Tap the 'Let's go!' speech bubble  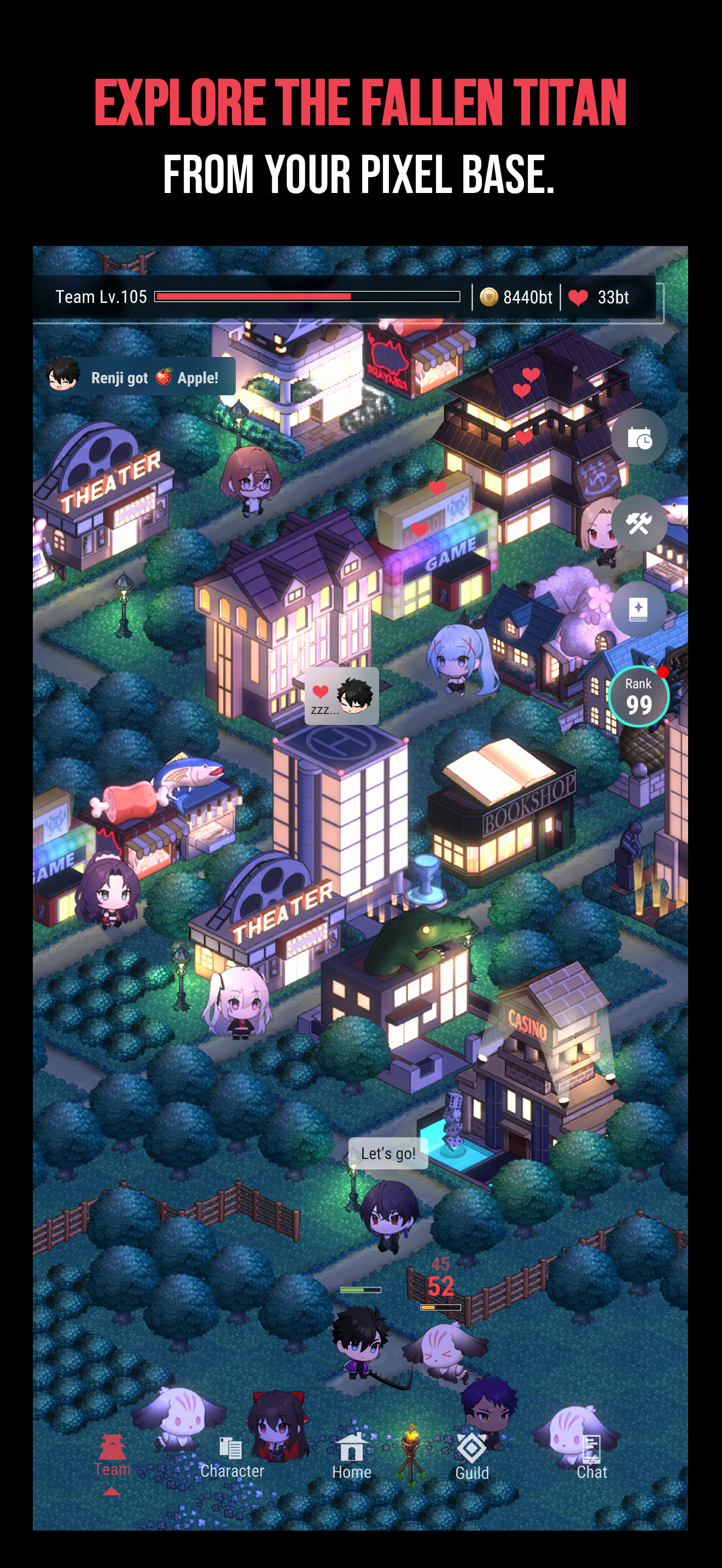388,1152
